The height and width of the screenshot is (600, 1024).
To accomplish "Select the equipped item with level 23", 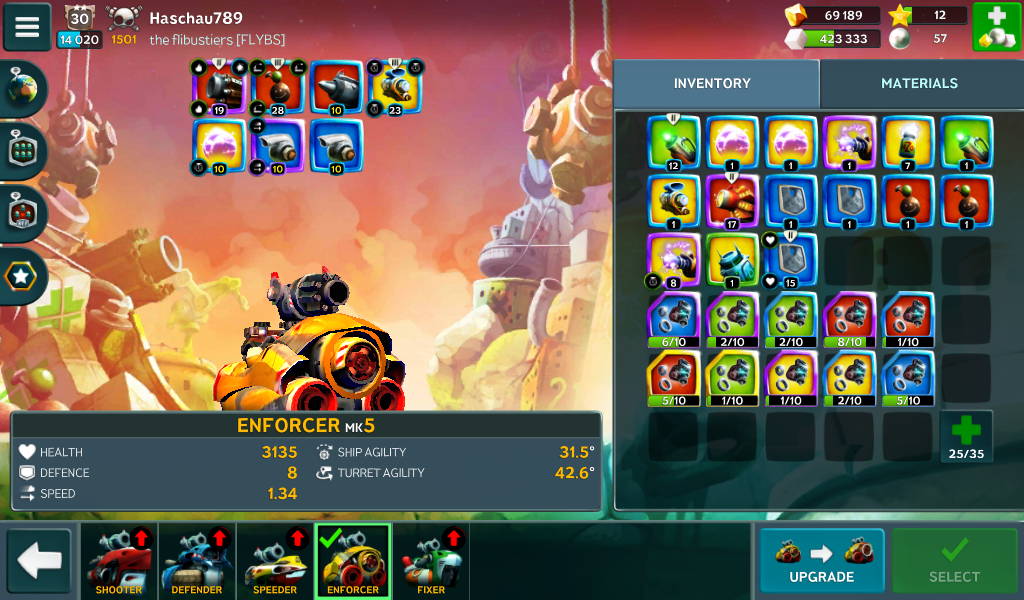I will coord(395,87).
